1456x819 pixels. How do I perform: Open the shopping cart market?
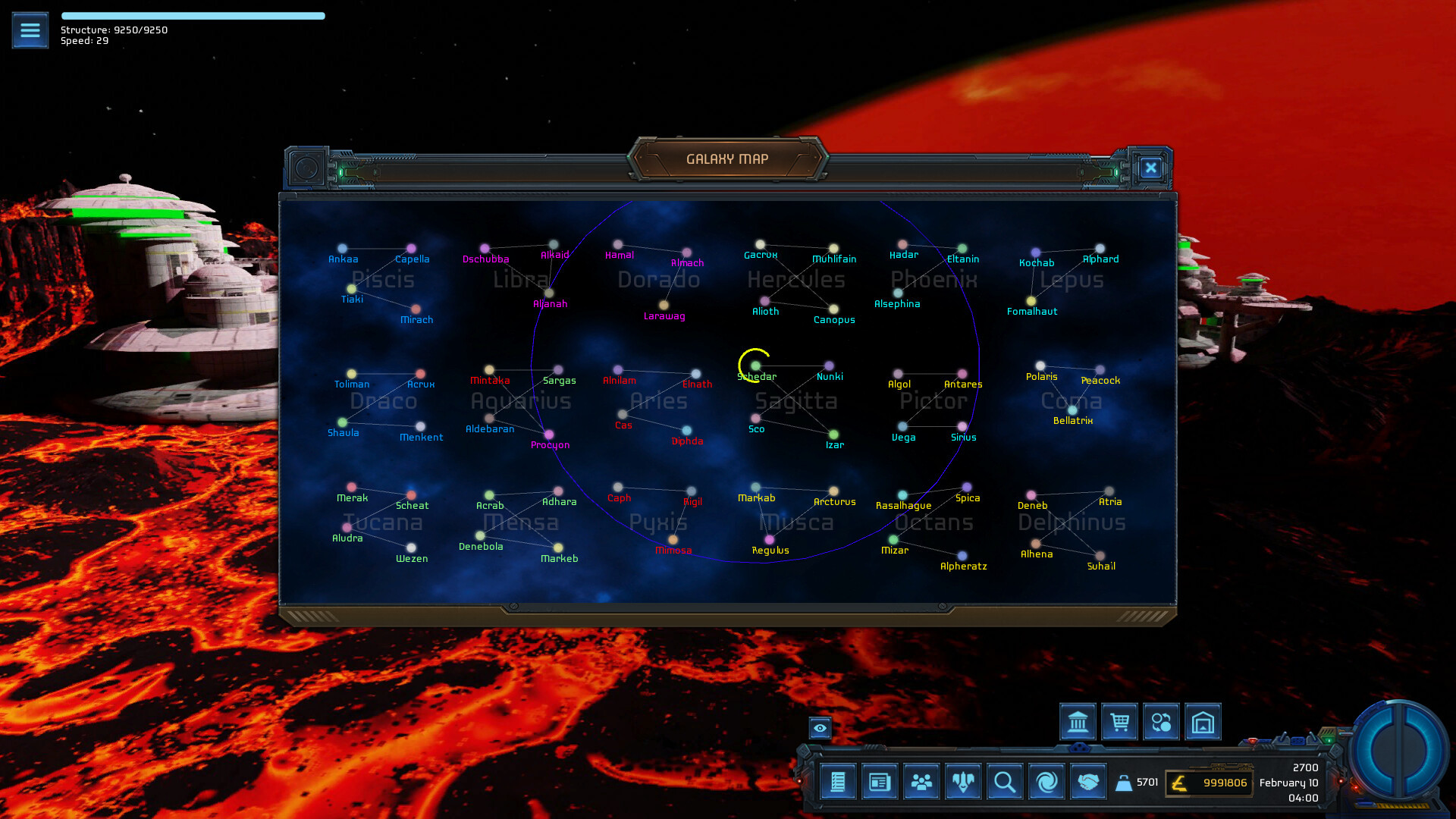(x=1119, y=722)
